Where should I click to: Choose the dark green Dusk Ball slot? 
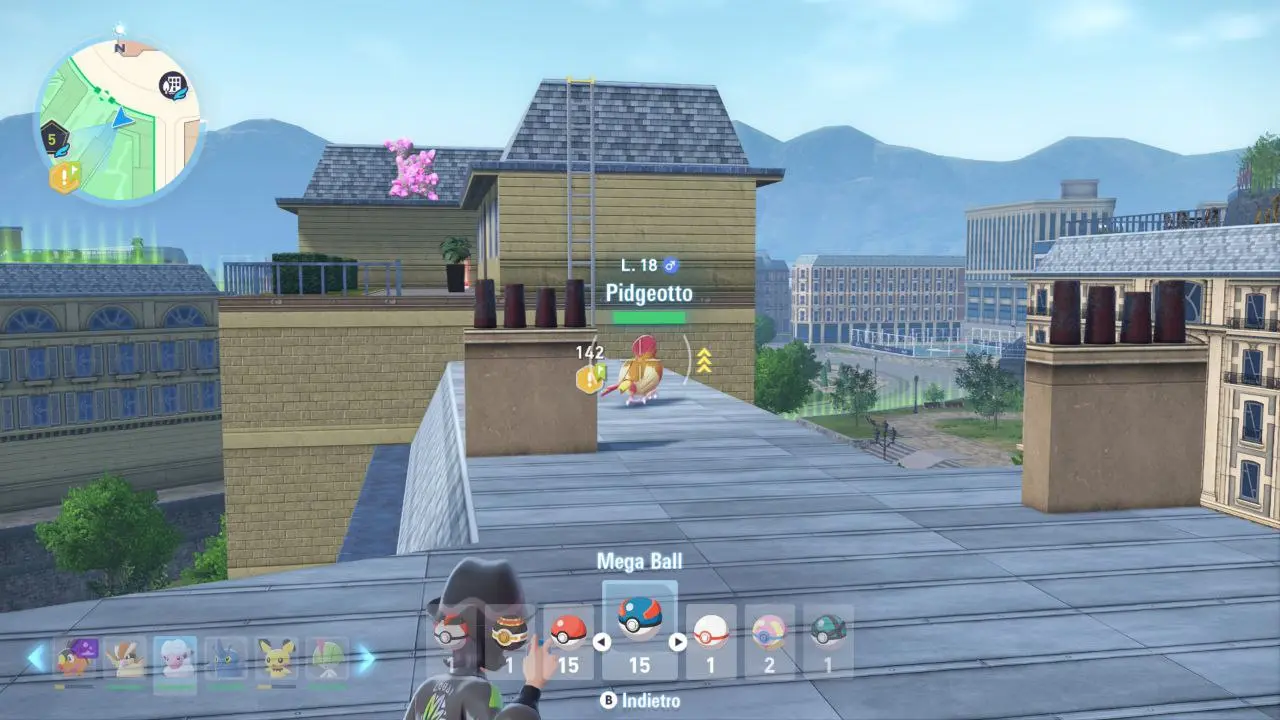click(x=828, y=632)
